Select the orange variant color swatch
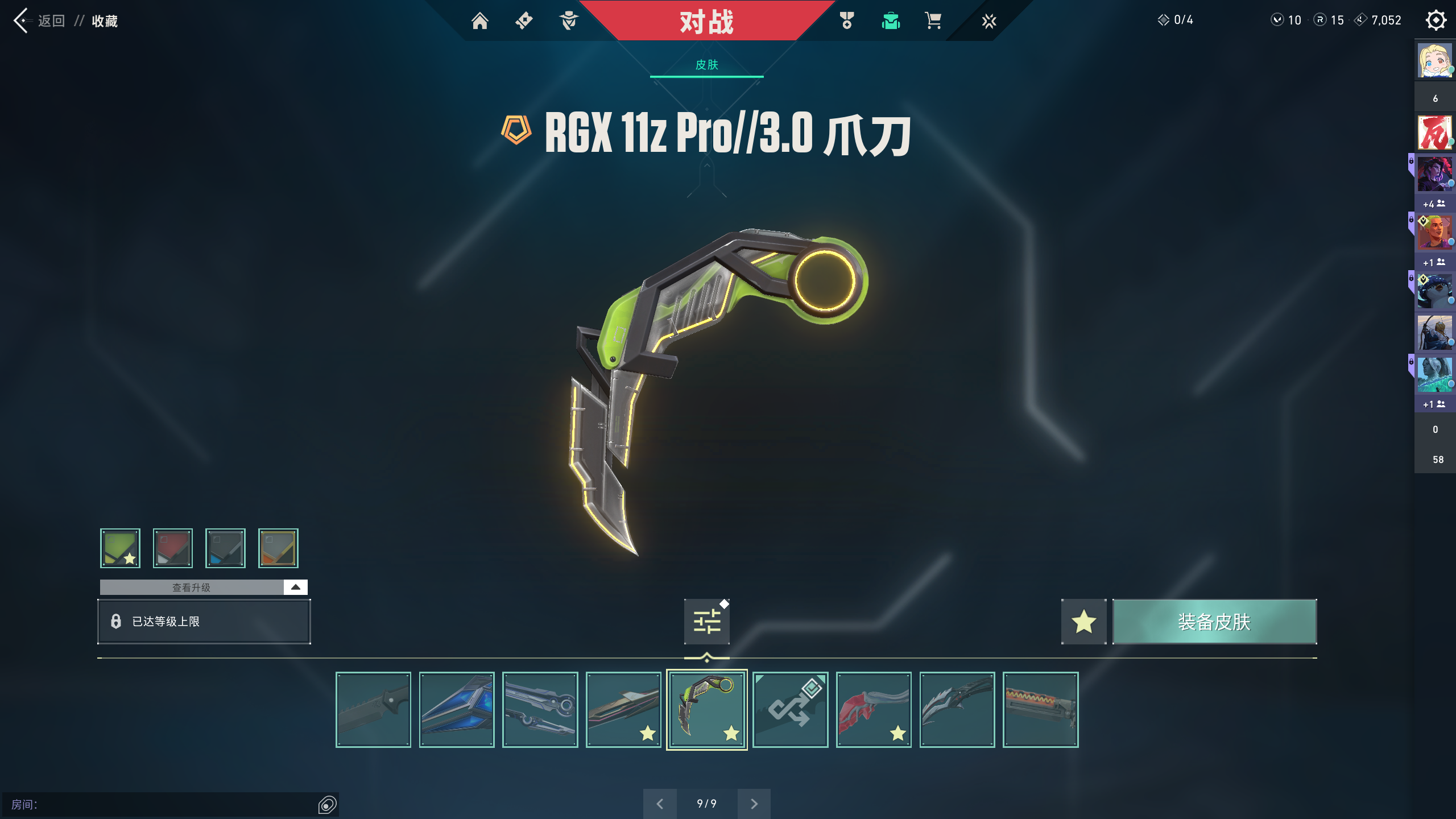Viewport: 1456px width, 819px height. pos(278,548)
